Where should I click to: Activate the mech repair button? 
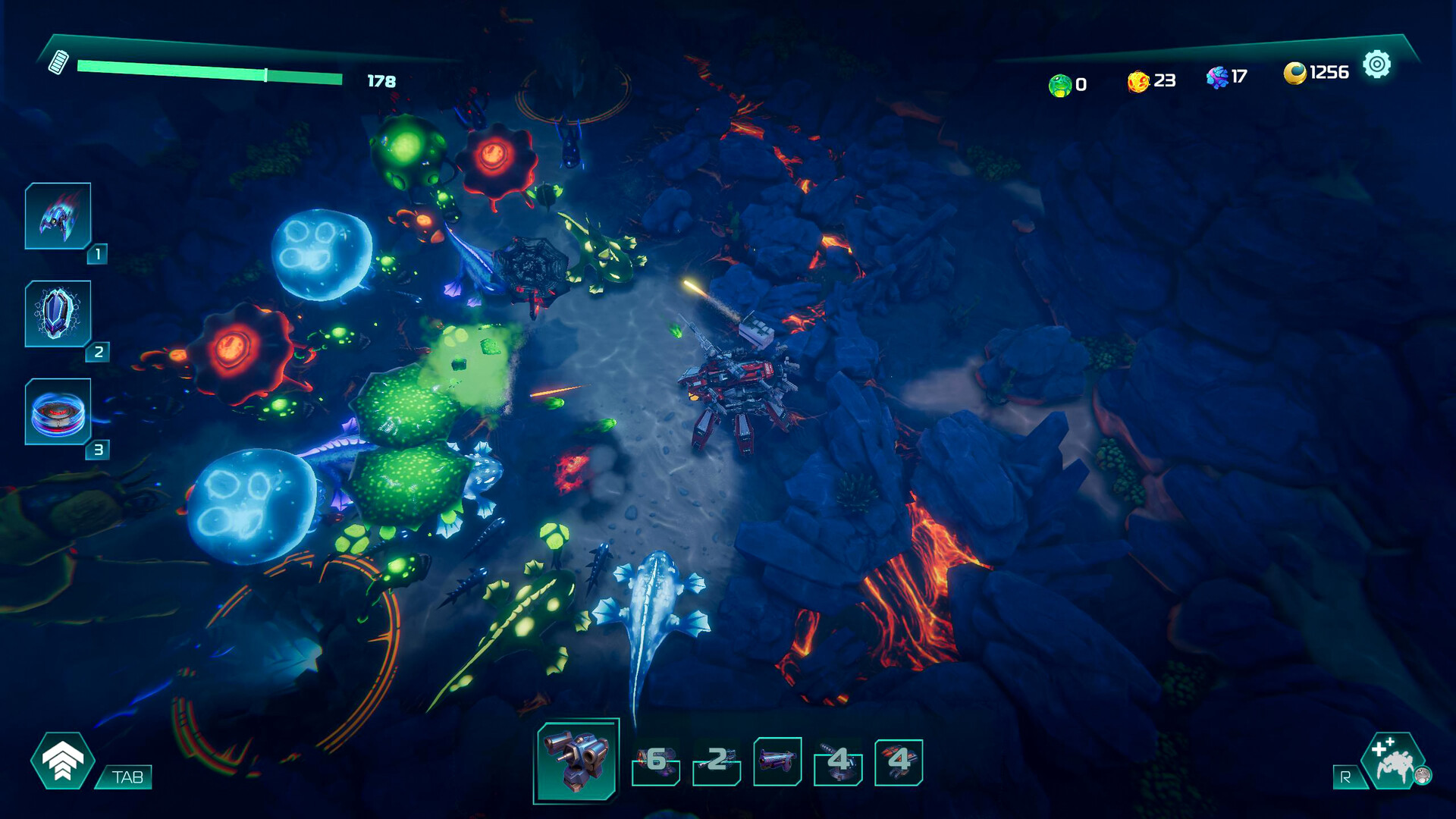click(1394, 761)
